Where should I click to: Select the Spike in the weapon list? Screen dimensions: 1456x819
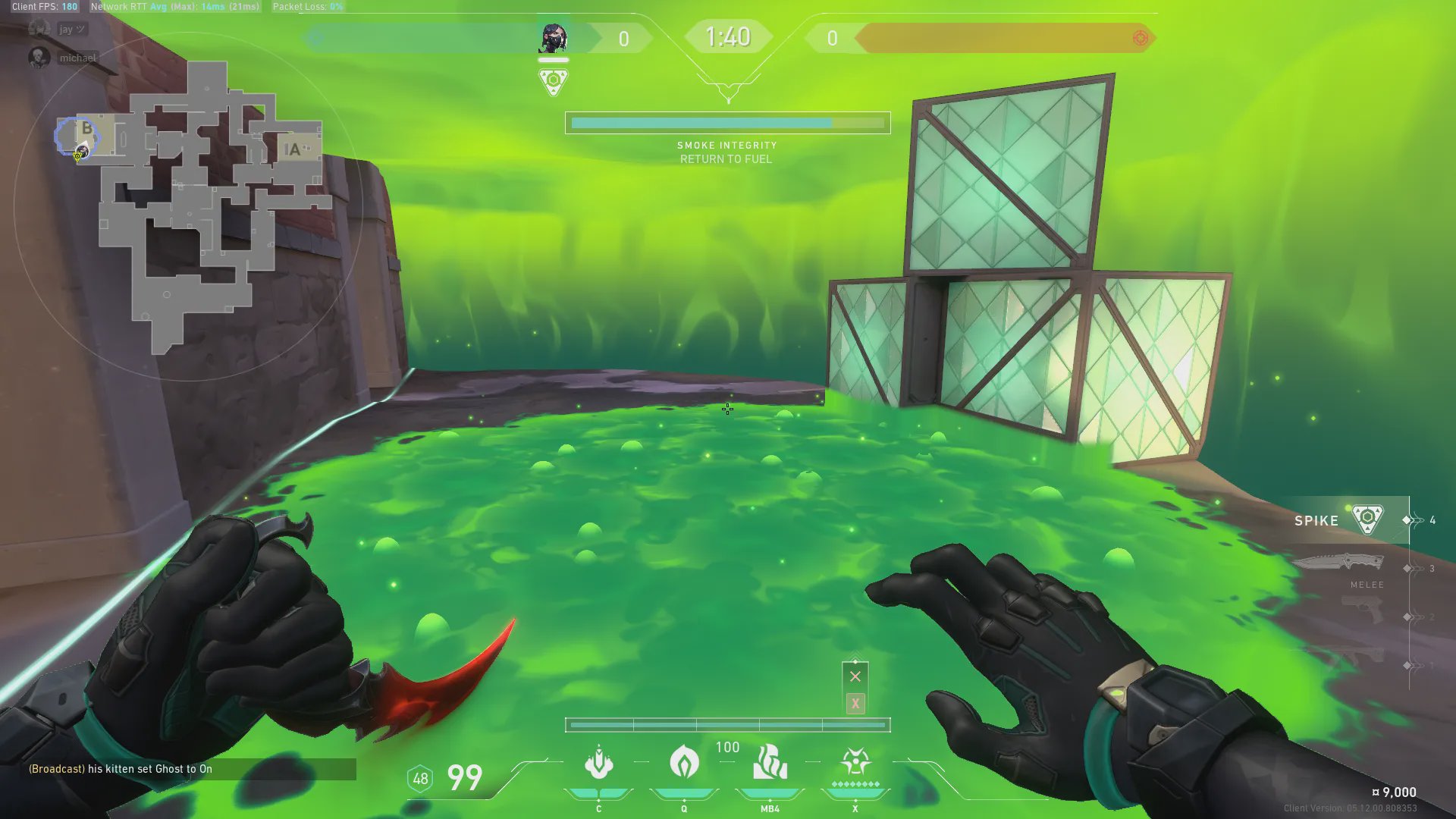(x=1342, y=520)
